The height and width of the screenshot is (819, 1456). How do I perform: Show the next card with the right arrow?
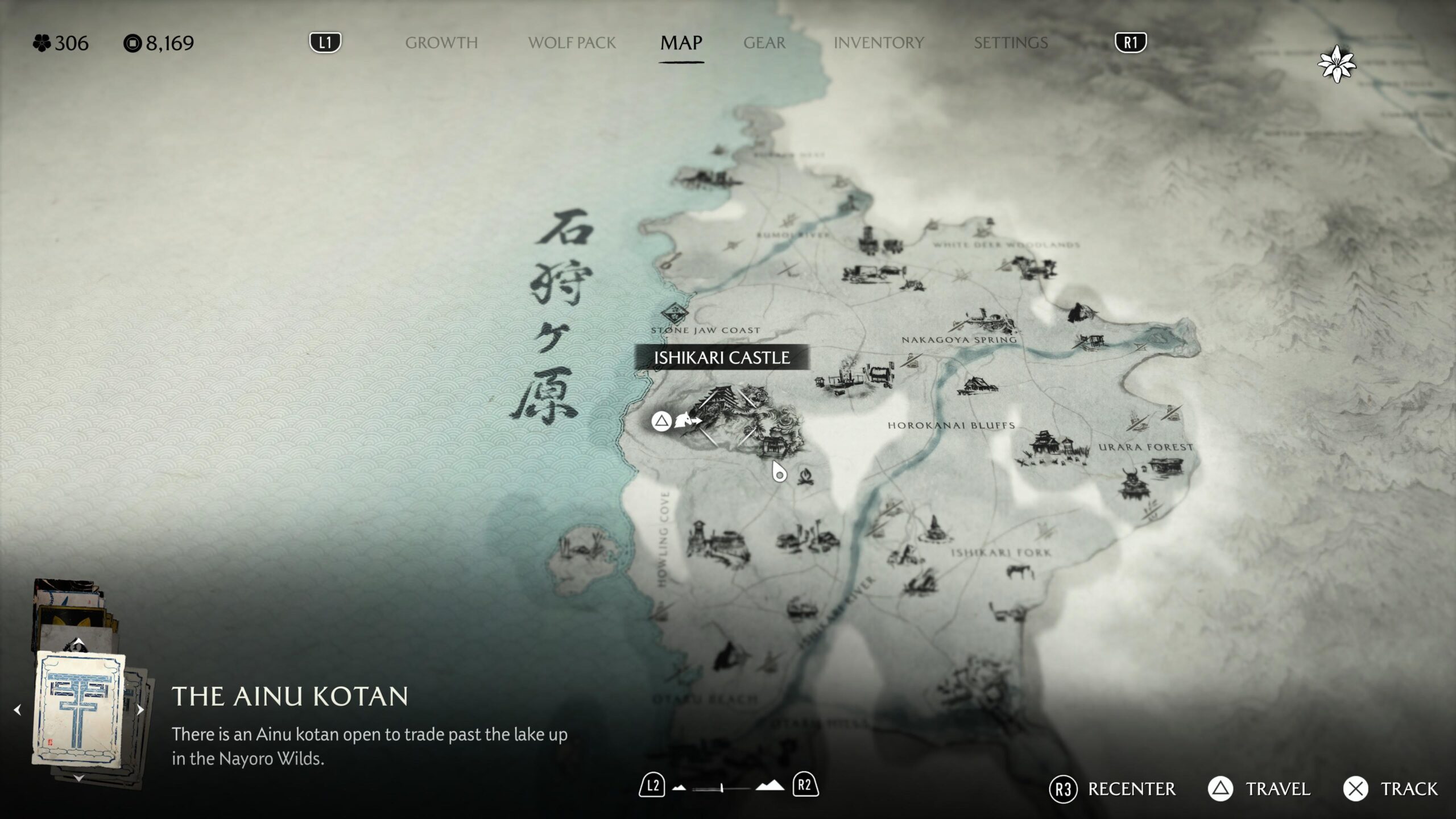140,710
